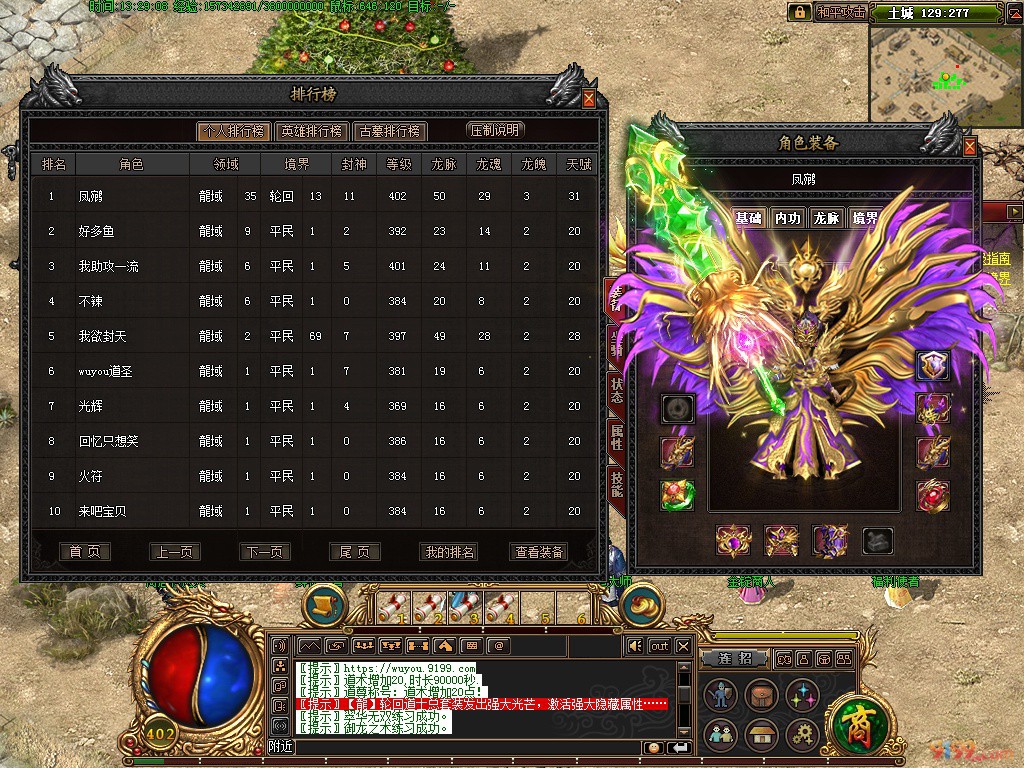This screenshot has width=1024, height=768.
Task: Open the 古攀排行榜 tab
Action: coord(390,131)
